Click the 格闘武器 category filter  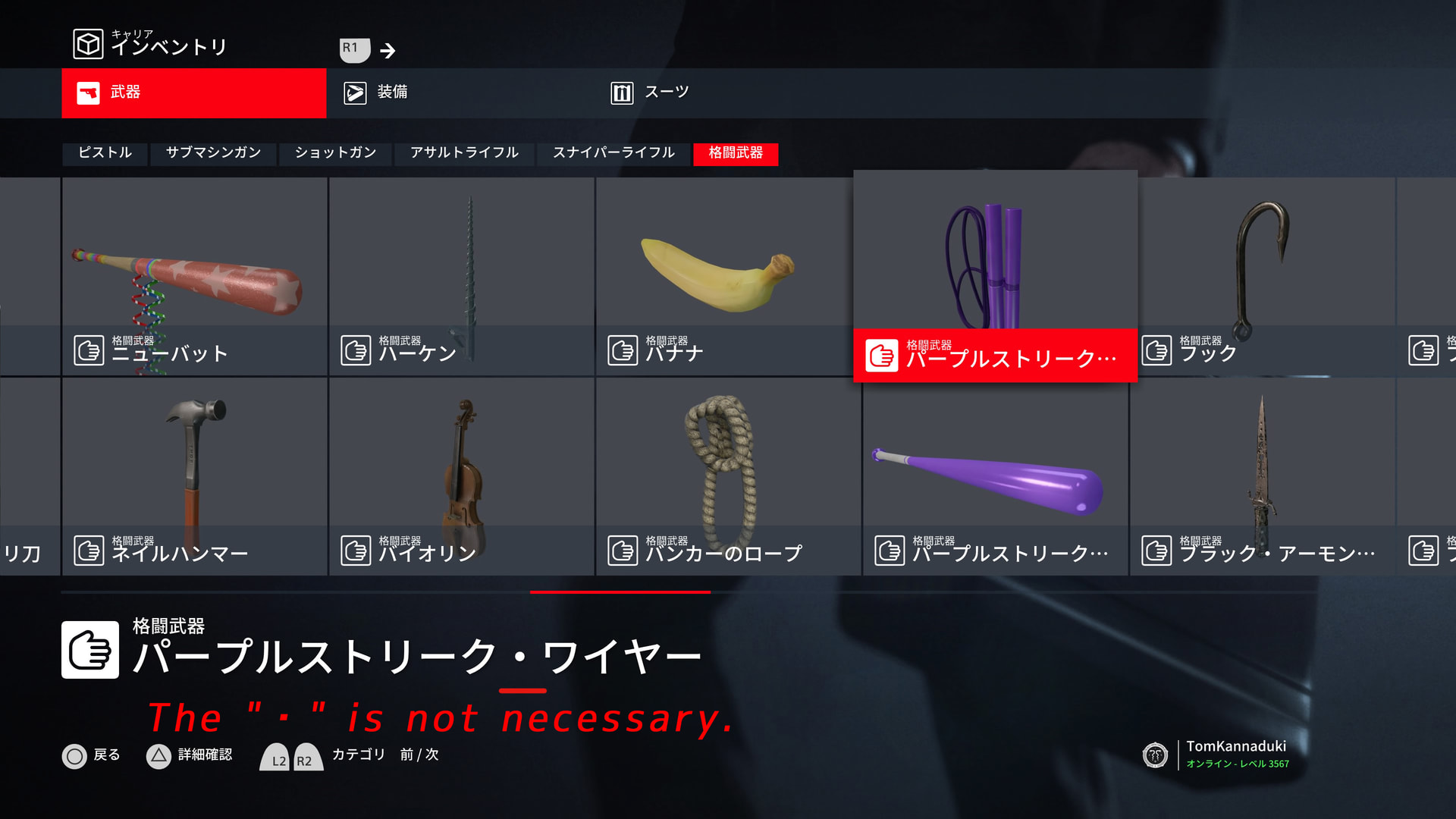tap(736, 153)
